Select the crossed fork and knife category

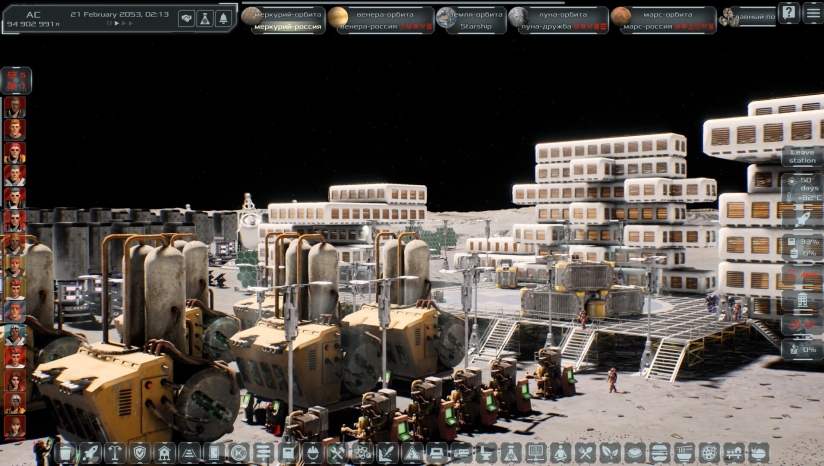click(586, 453)
